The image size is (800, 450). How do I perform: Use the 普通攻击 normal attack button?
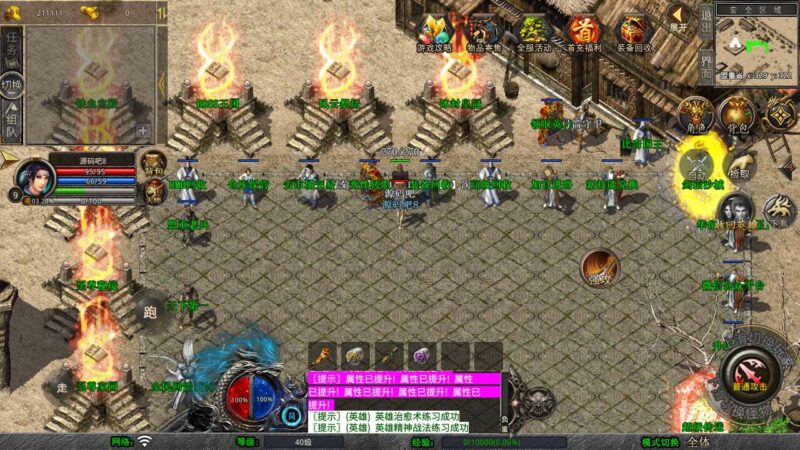pyautogui.click(x=748, y=378)
